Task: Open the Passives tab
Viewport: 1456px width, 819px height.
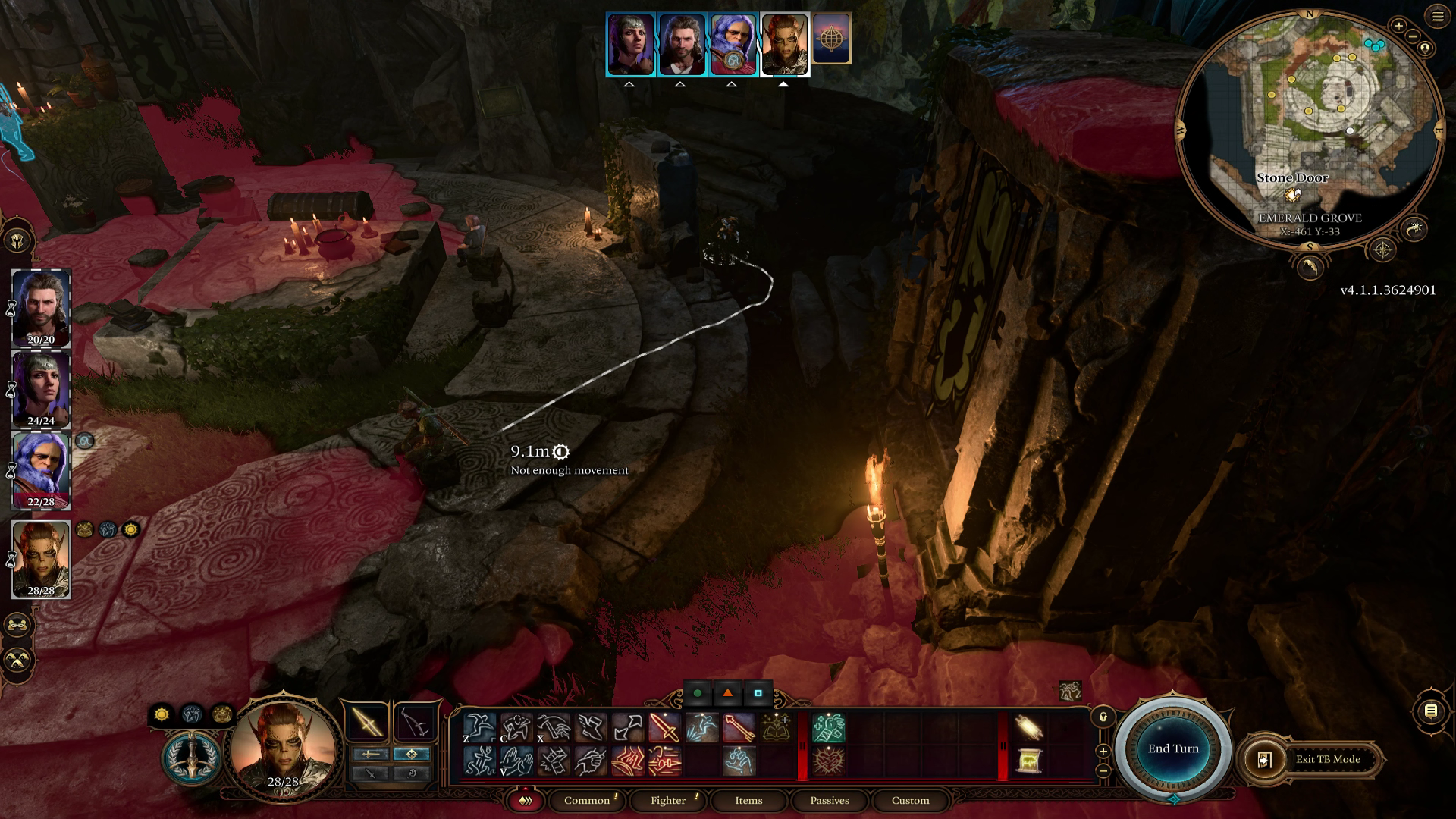Action: 830,801
